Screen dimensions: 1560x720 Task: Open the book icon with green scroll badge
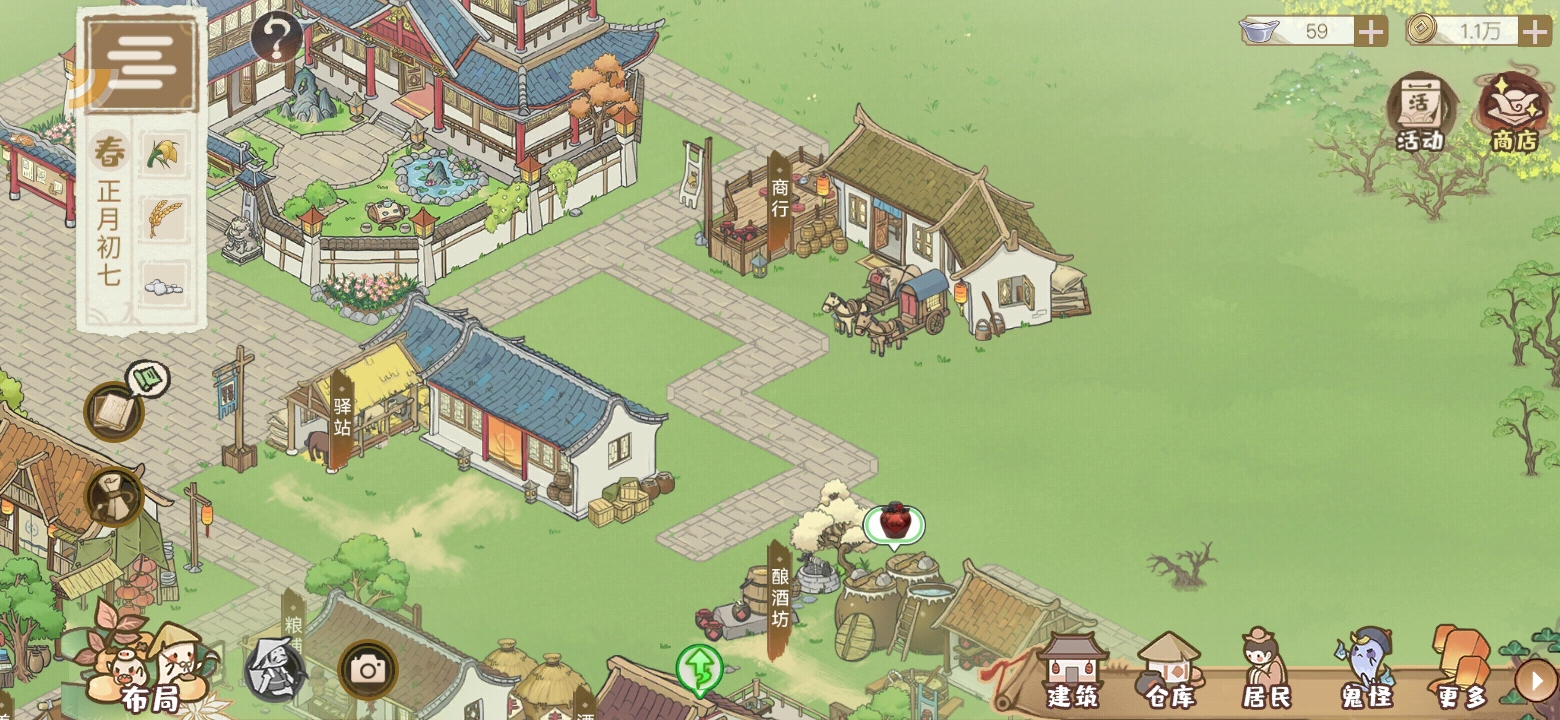click(x=113, y=411)
